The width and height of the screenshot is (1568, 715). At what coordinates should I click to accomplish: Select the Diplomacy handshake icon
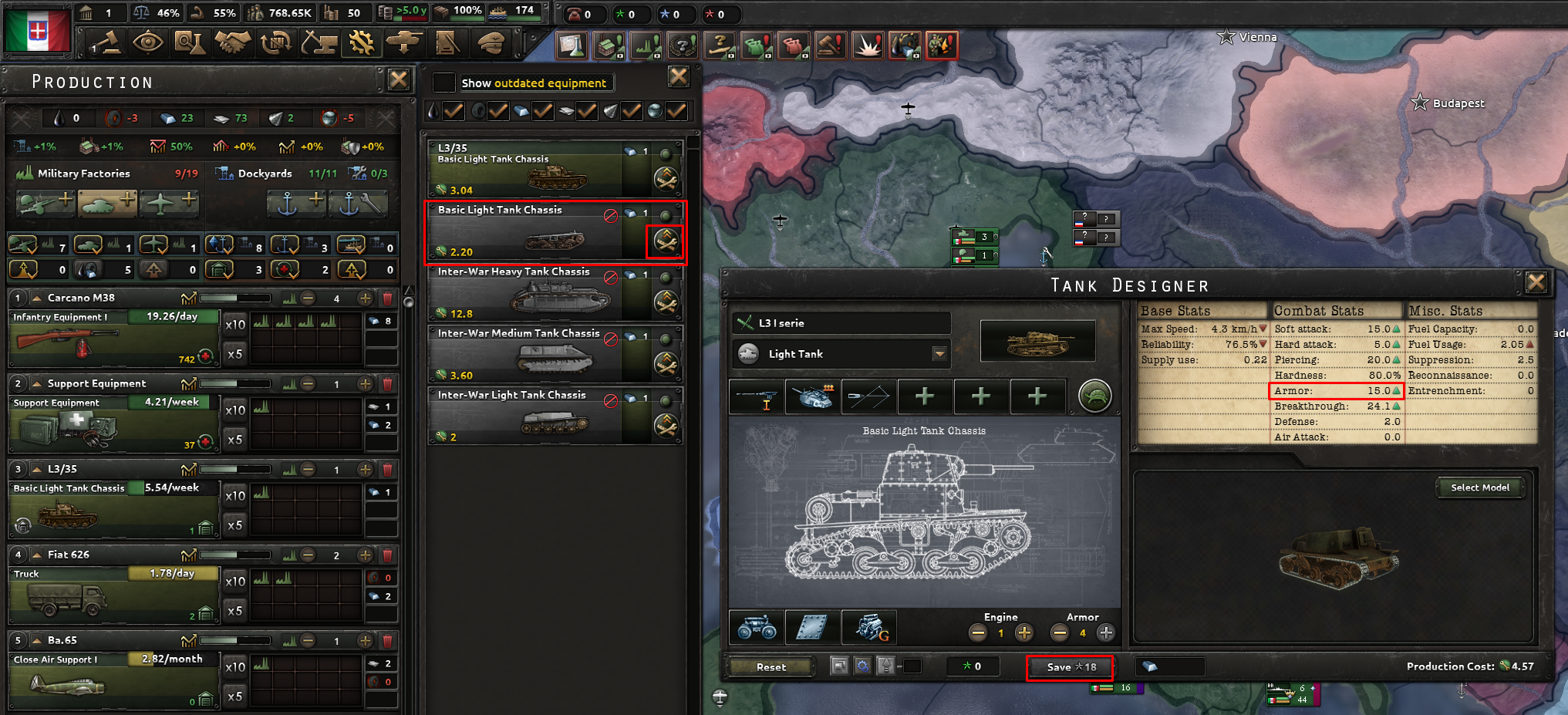click(x=233, y=42)
